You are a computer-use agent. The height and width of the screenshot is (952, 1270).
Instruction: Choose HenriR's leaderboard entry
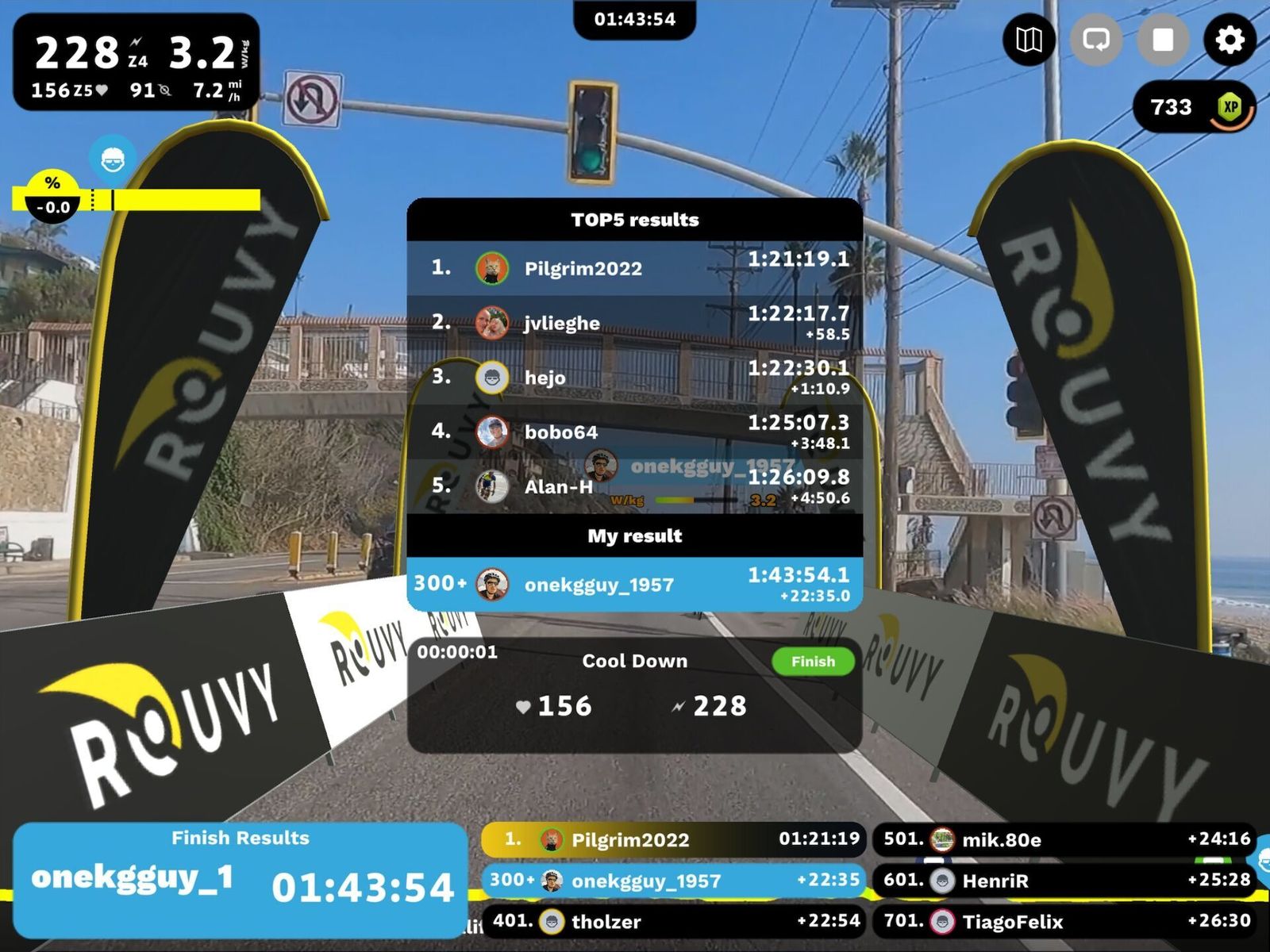[1064, 881]
